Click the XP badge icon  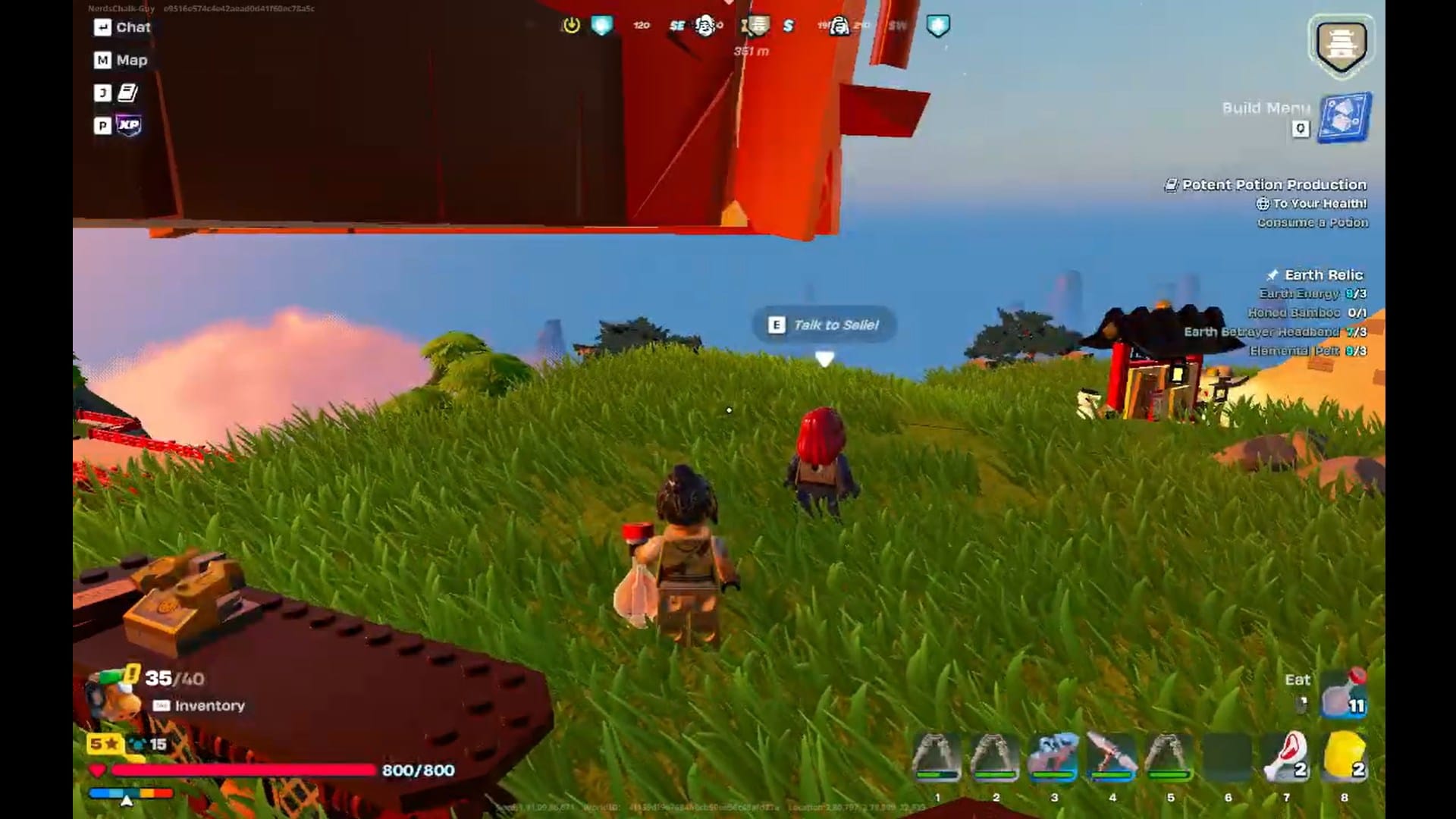(127, 126)
